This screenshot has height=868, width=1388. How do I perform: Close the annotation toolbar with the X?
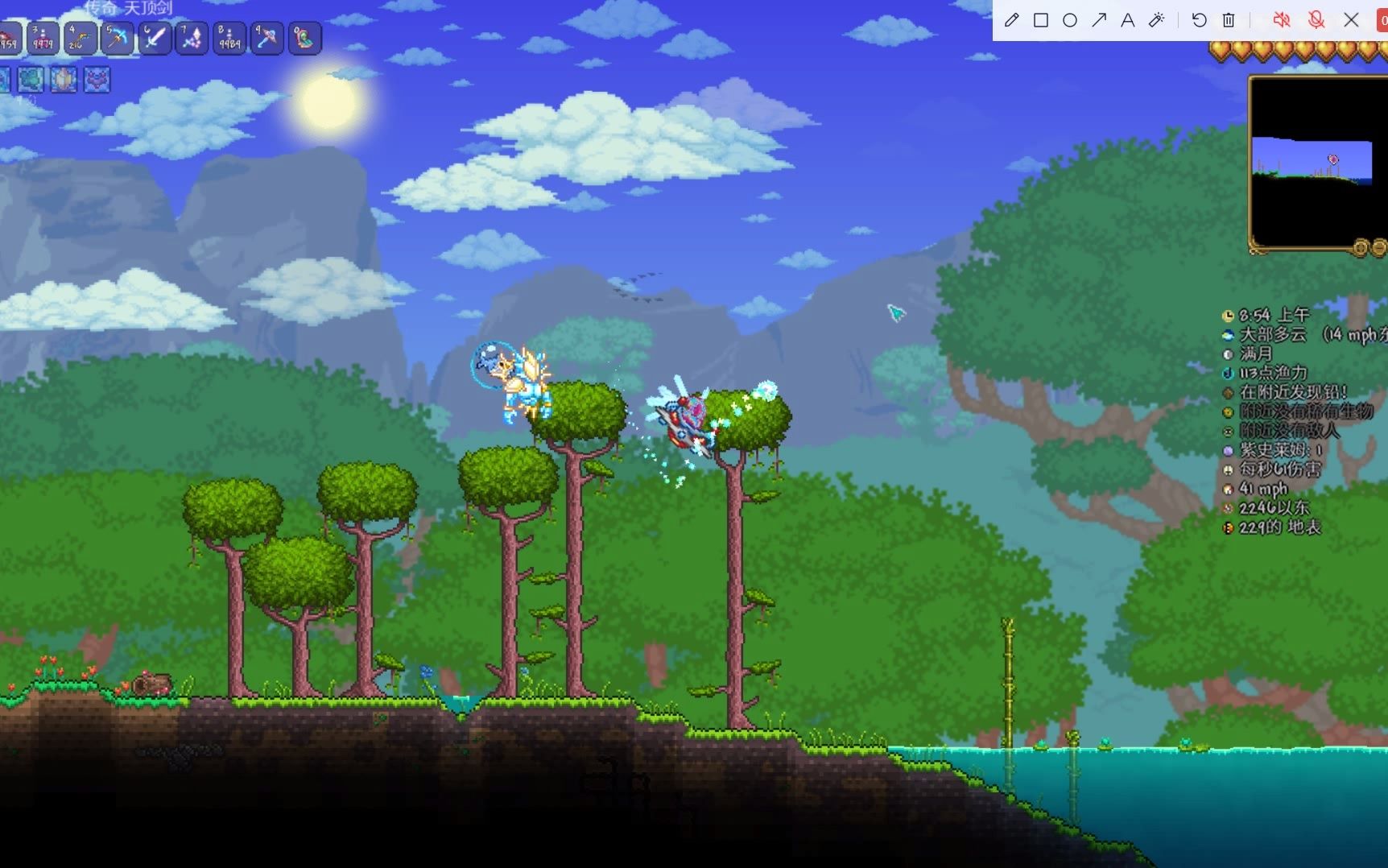pos(1352,20)
